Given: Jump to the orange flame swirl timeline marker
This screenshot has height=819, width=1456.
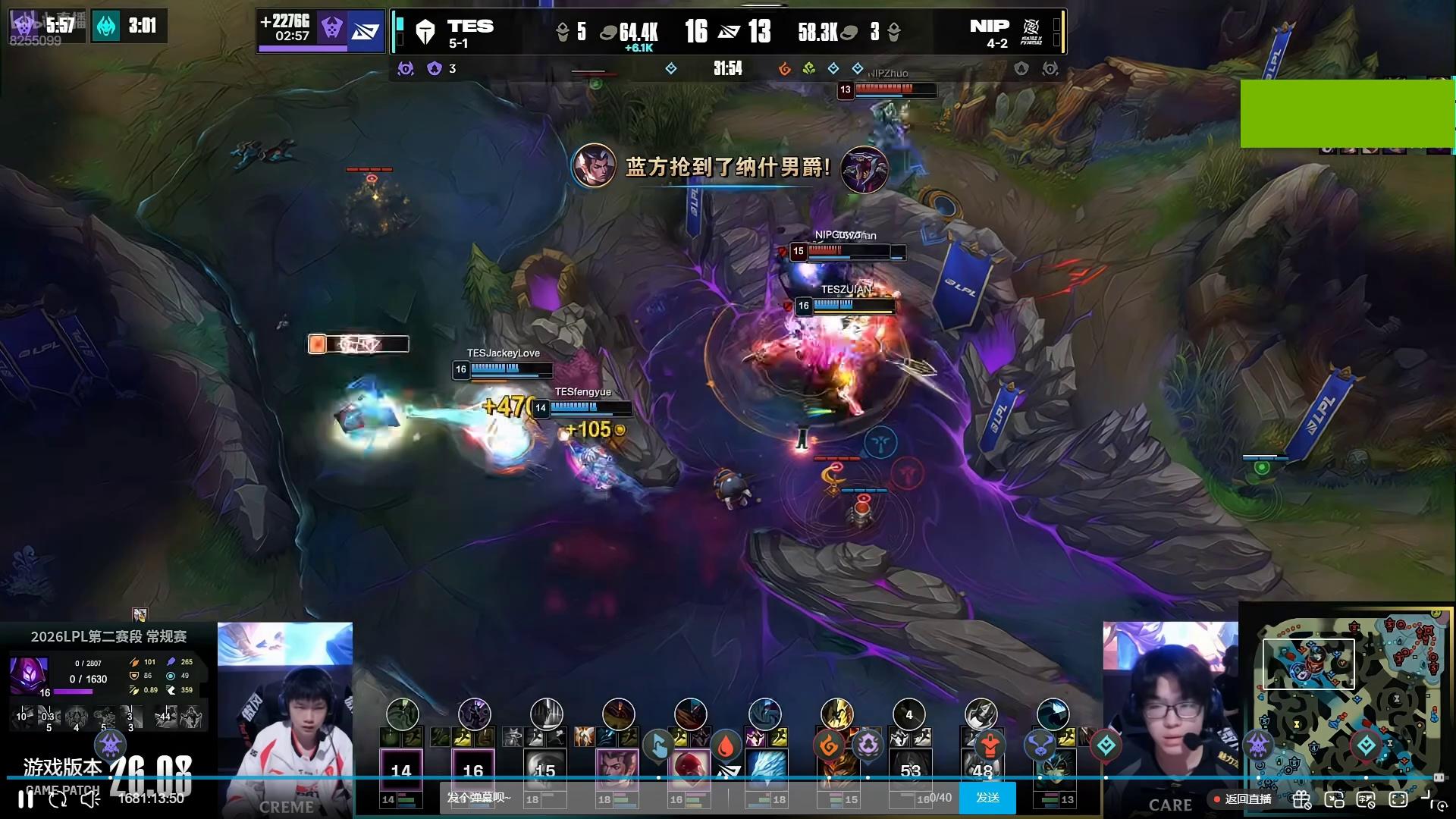Looking at the screenshot, I should coord(829,746).
